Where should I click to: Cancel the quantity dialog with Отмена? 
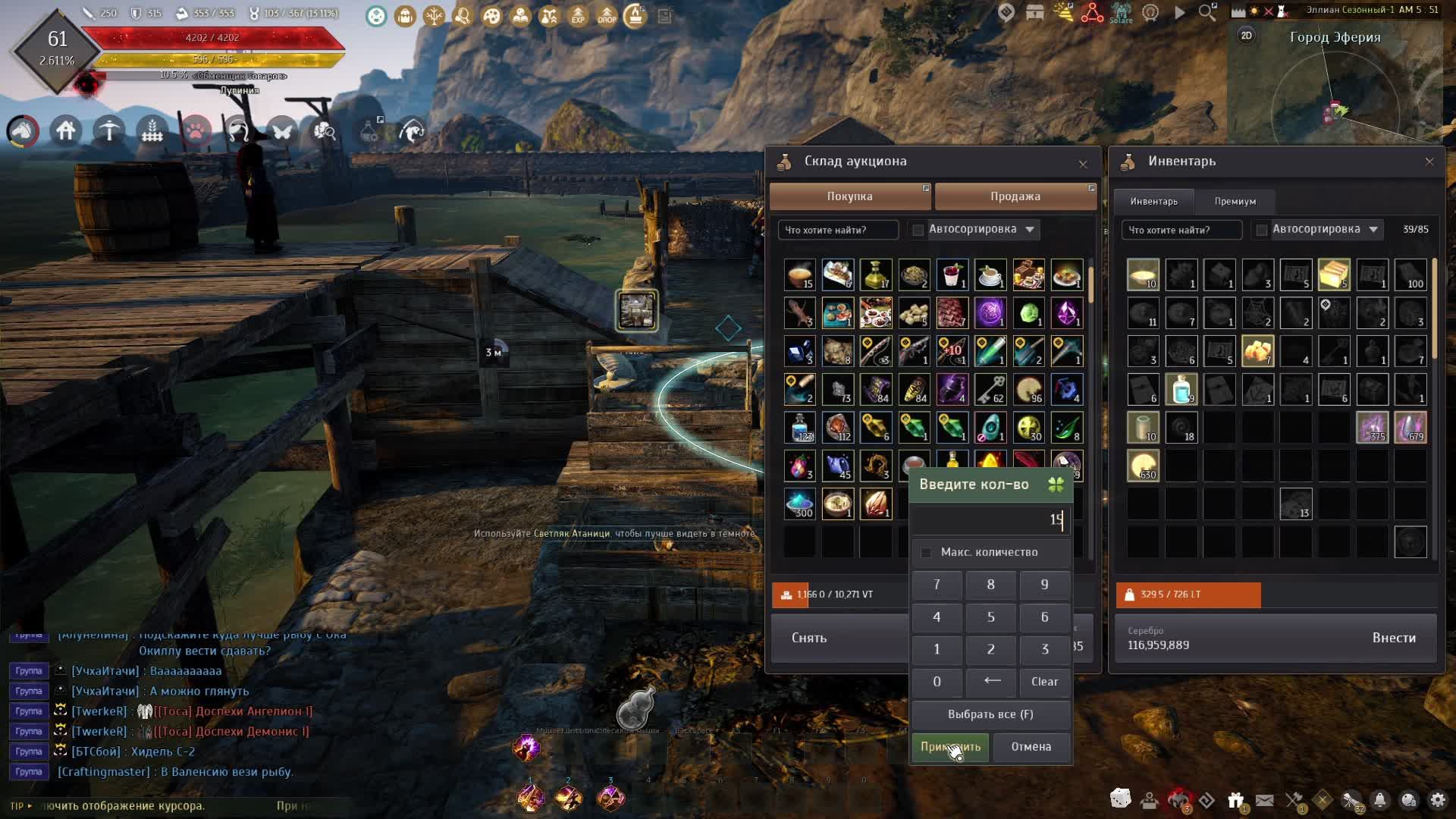[x=1031, y=747]
